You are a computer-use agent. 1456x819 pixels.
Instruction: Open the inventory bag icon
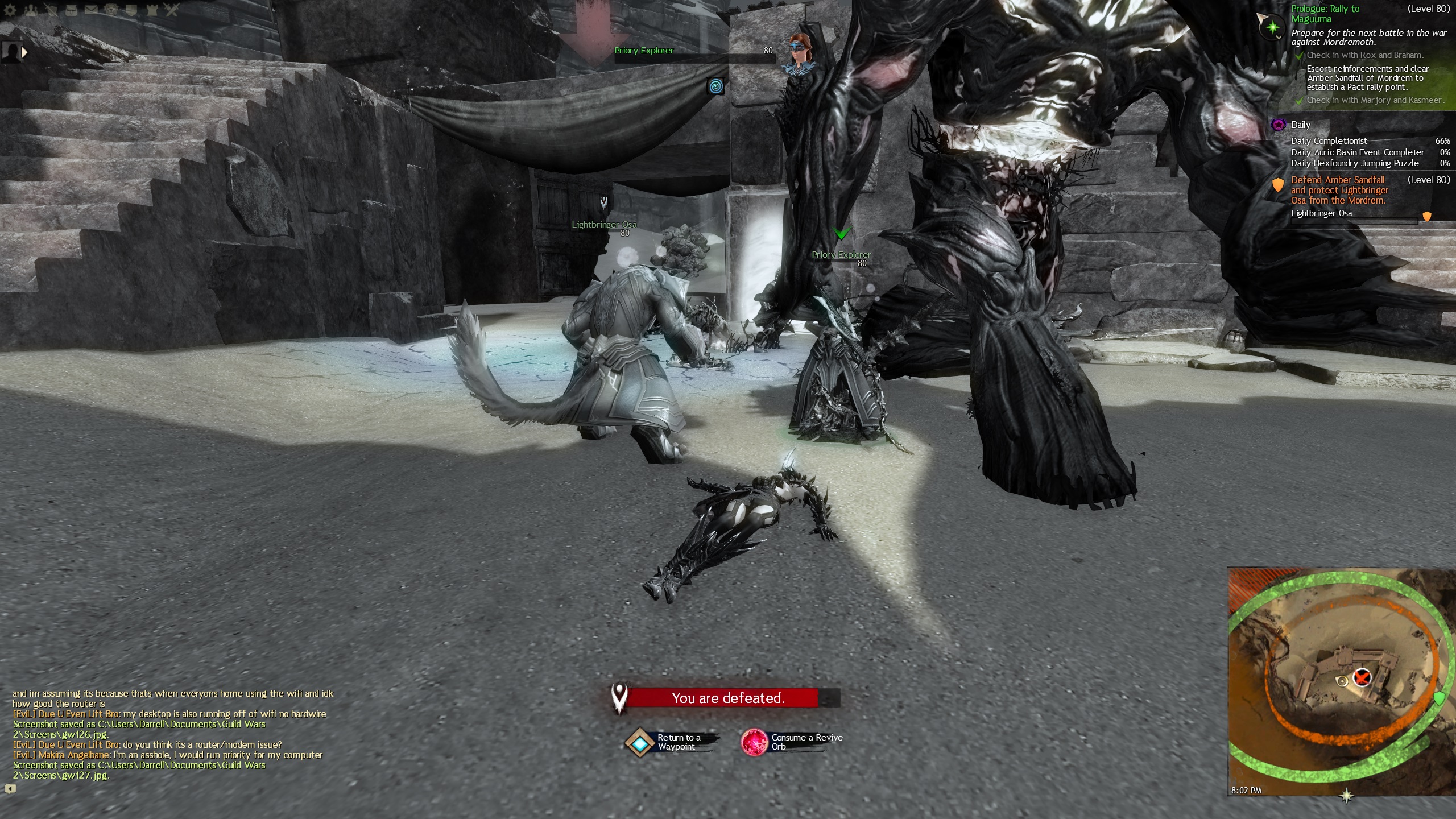pyautogui.click(x=71, y=10)
